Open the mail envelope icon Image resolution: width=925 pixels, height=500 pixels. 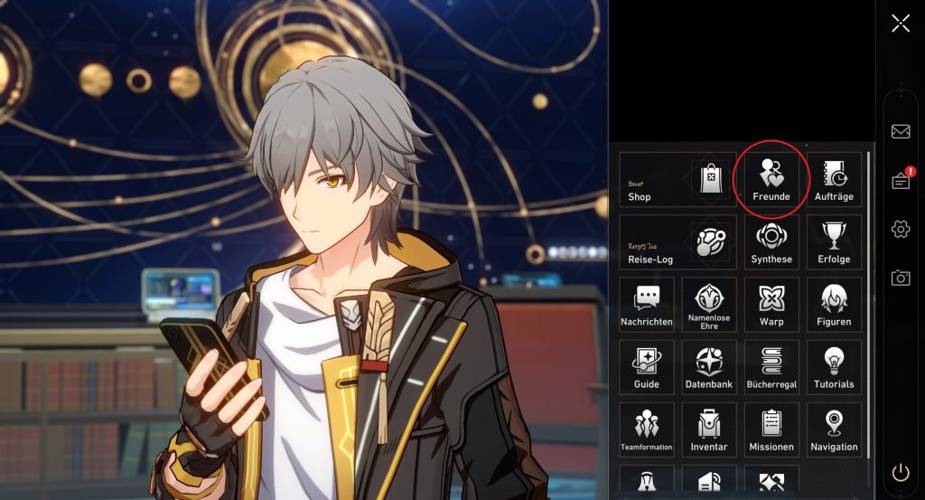click(900, 131)
